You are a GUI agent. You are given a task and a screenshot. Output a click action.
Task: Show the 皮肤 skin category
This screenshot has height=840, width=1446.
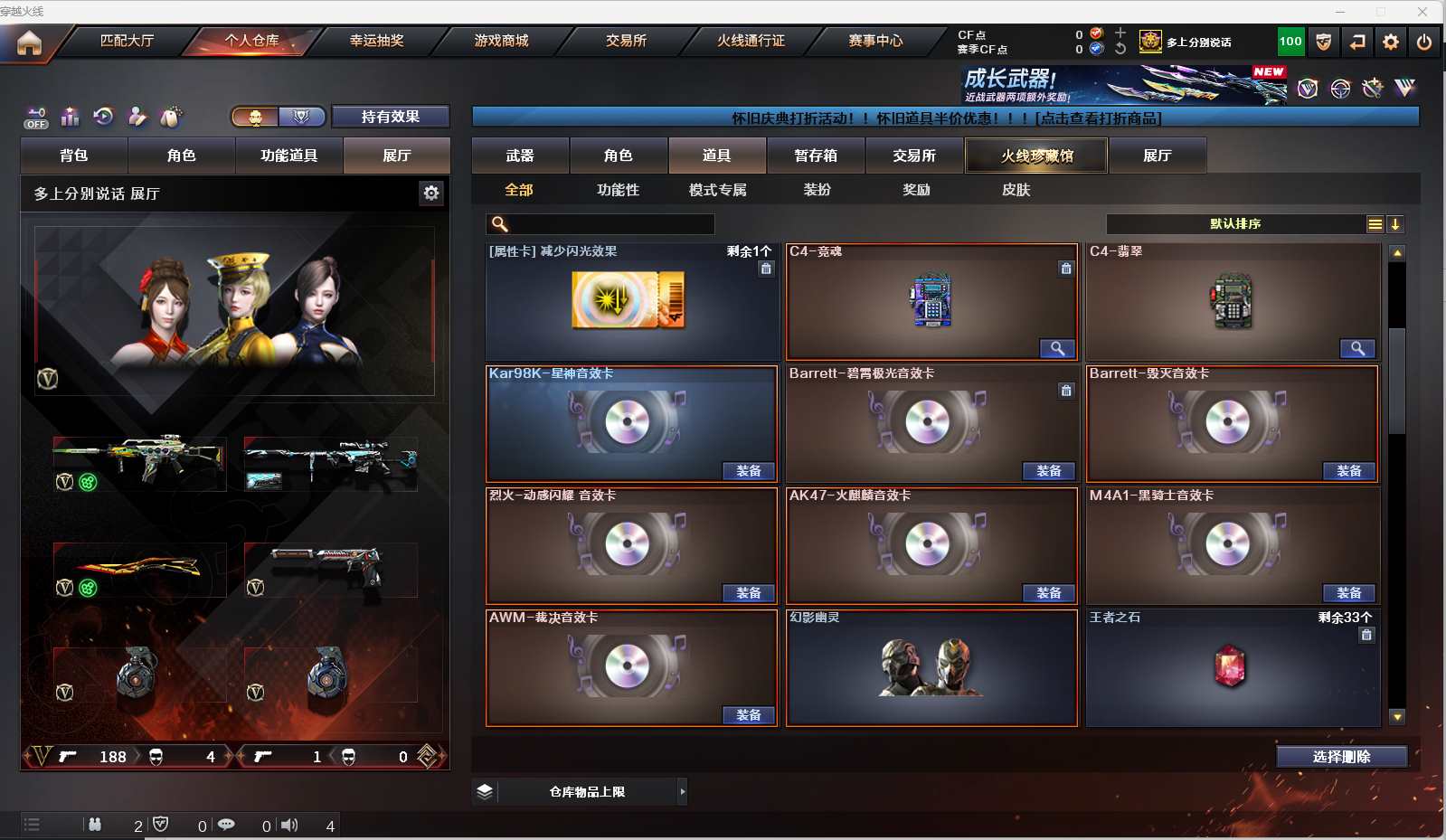click(1016, 190)
